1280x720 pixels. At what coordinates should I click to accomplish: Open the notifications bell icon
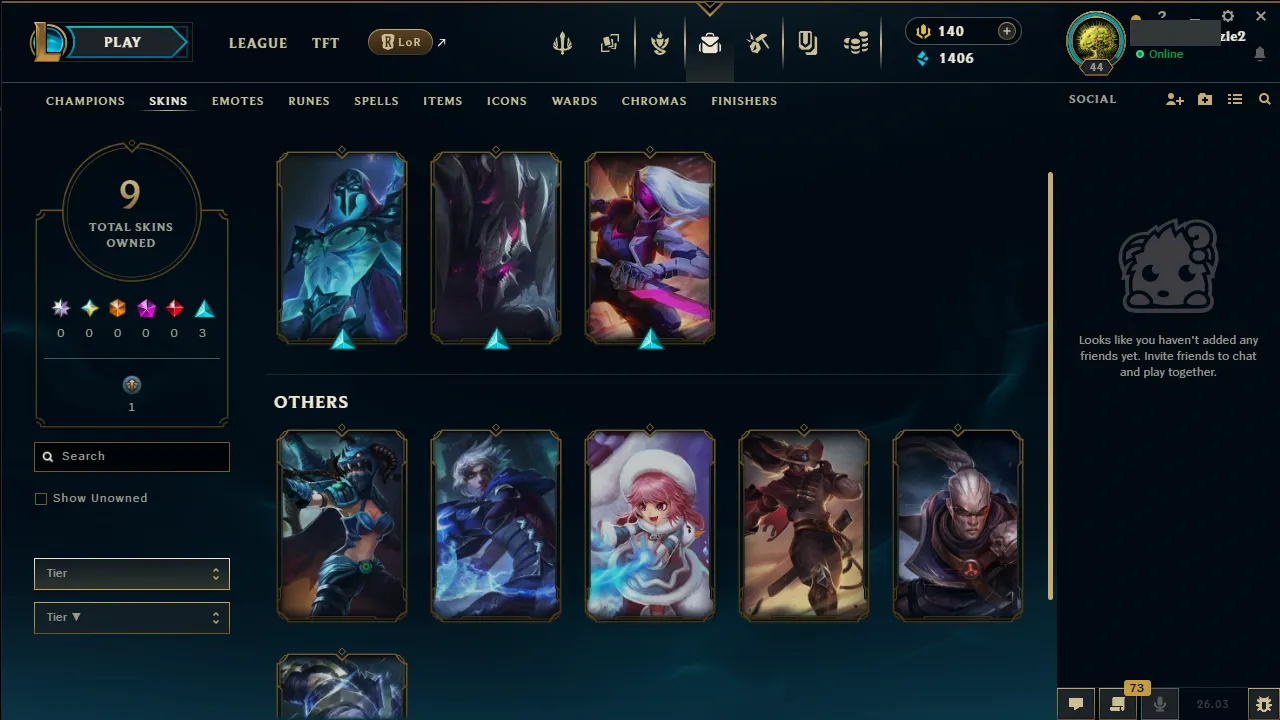1261,52
